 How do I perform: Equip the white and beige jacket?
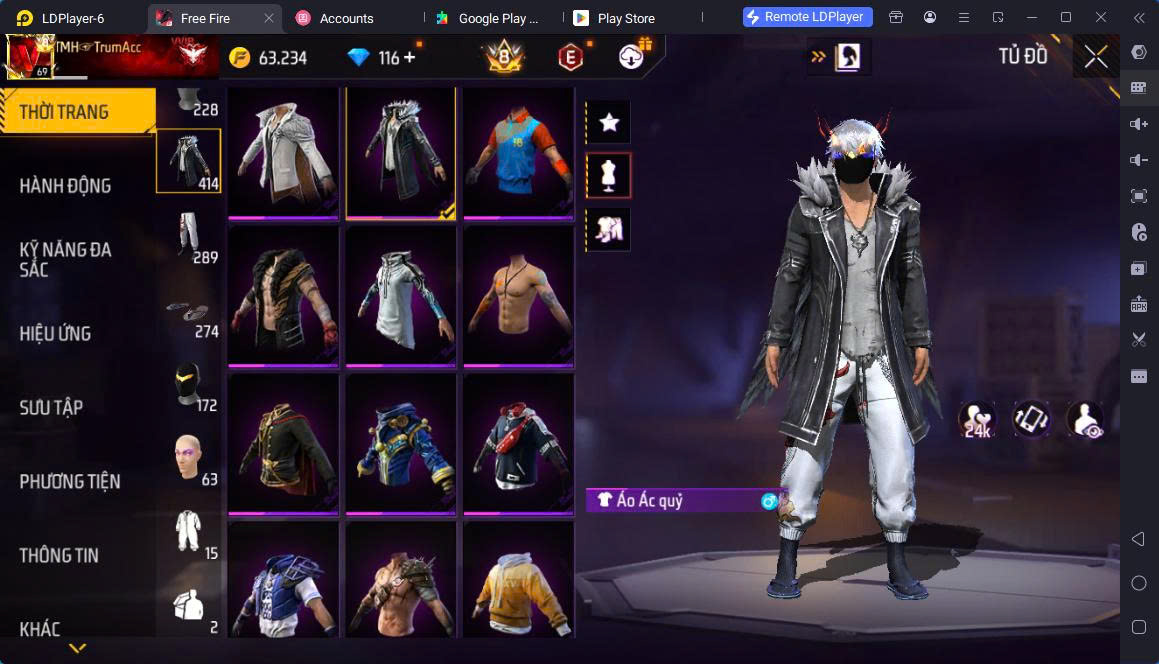point(283,151)
